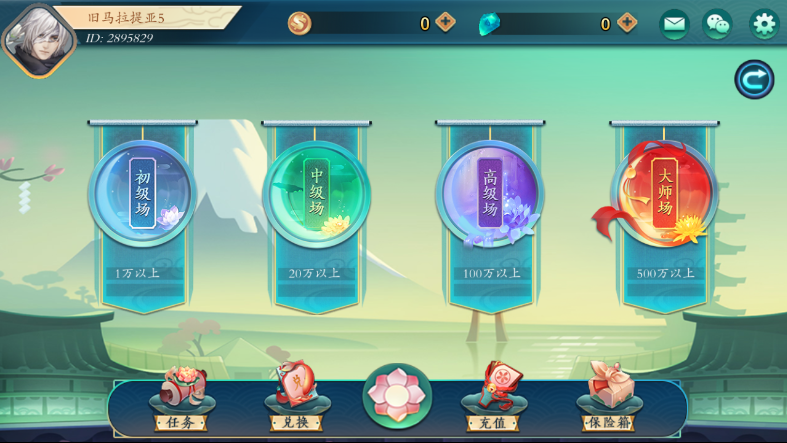Open the gear settings menu
The image size is (787, 443).
click(x=764, y=24)
